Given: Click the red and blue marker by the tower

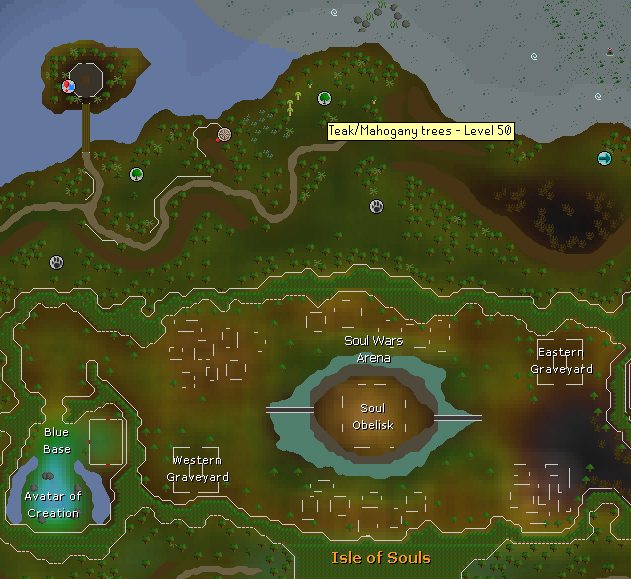Looking at the screenshot, I should point(69,86).
